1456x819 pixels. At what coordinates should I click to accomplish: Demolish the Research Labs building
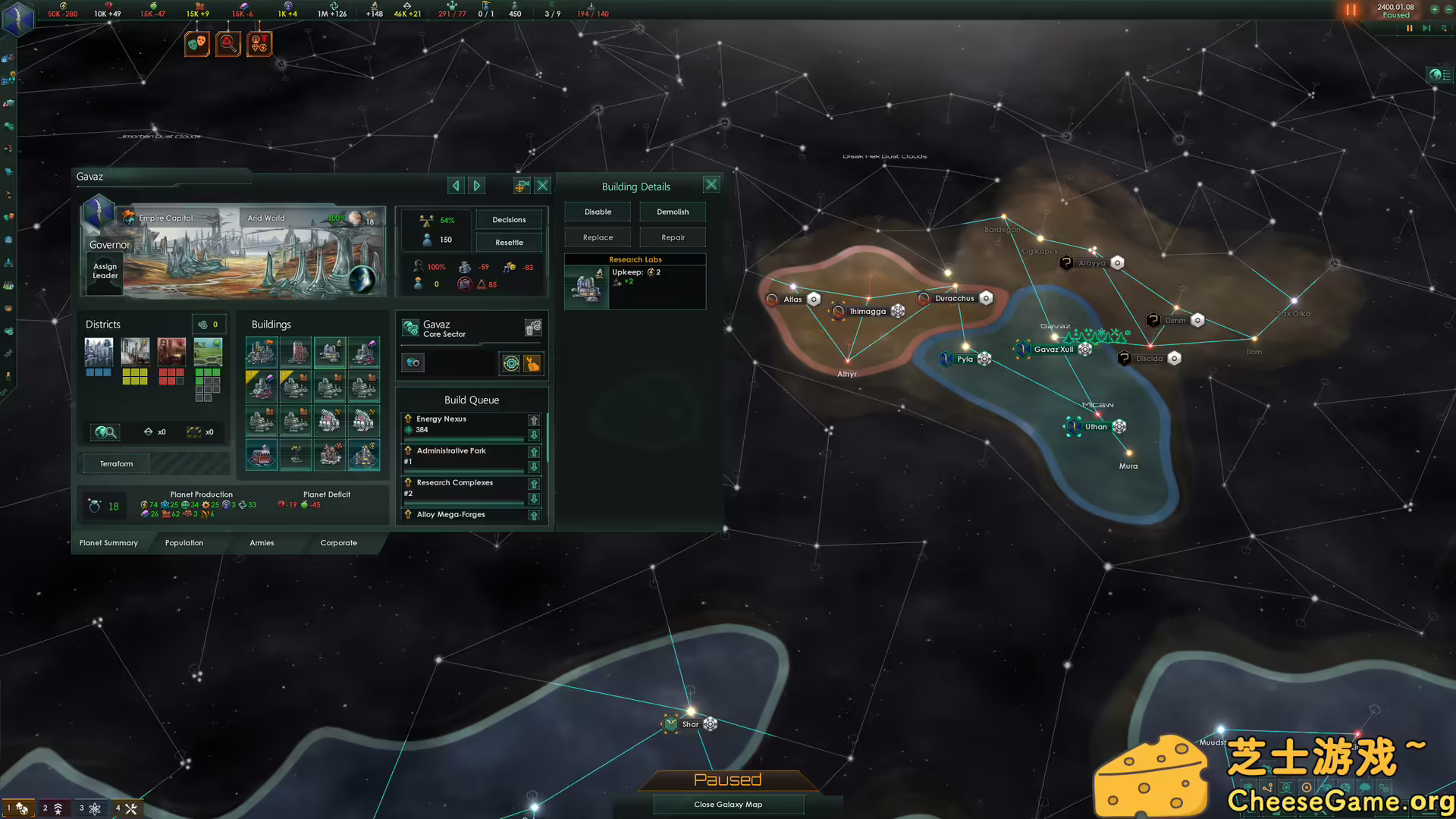(672, 212)
